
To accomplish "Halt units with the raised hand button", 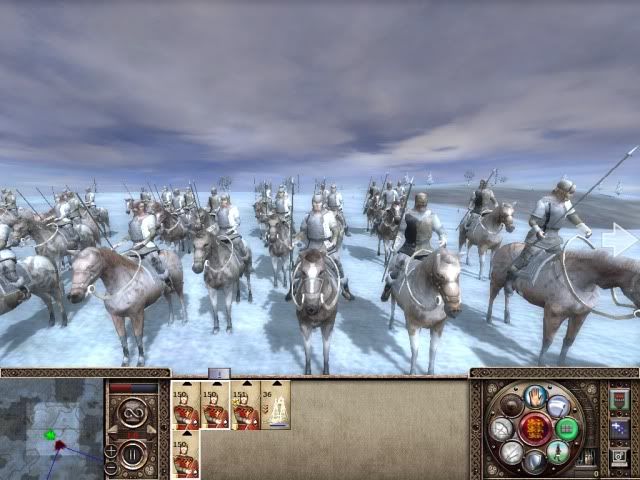I will 533,396.
